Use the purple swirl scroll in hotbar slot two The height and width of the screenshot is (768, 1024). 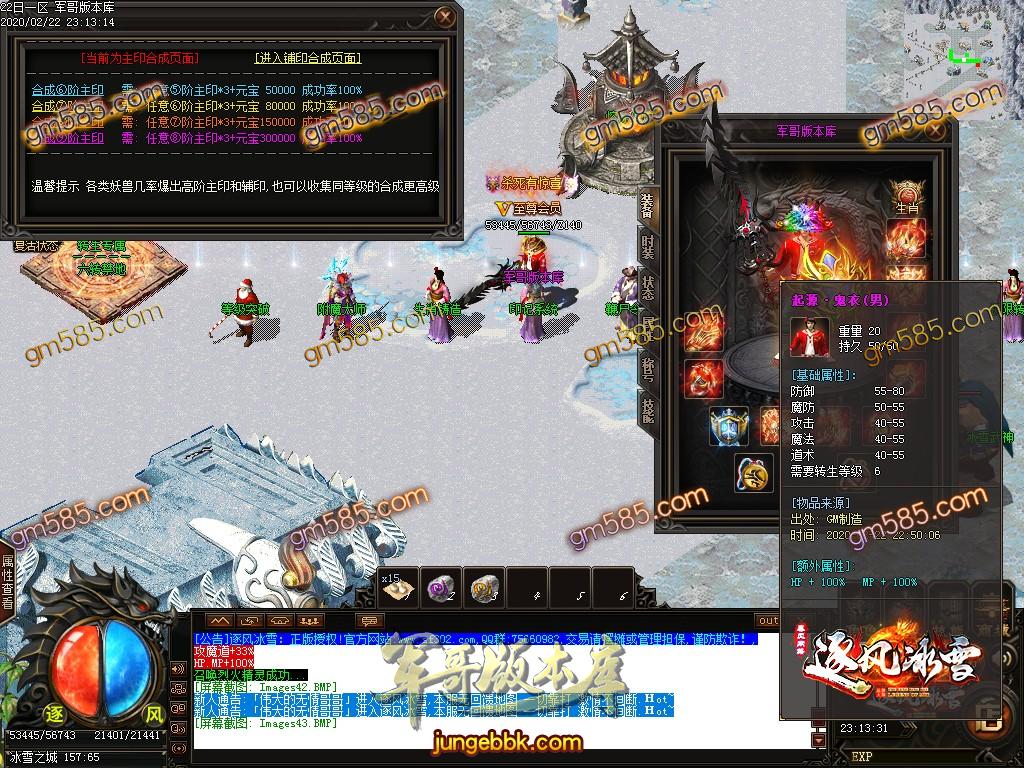[x=441, y=590]
